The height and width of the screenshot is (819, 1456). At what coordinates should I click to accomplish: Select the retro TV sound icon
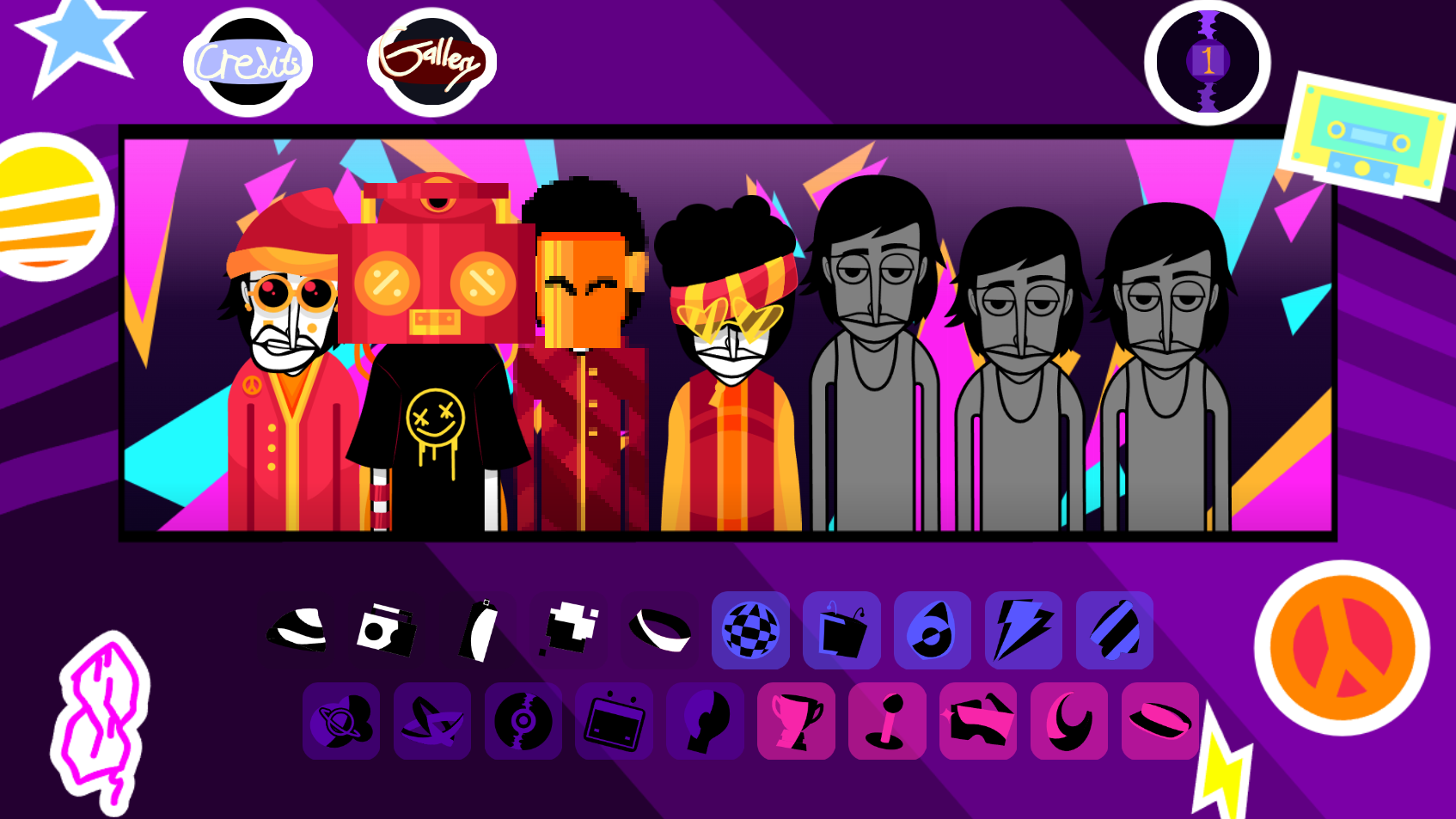(x=615, y=722)
